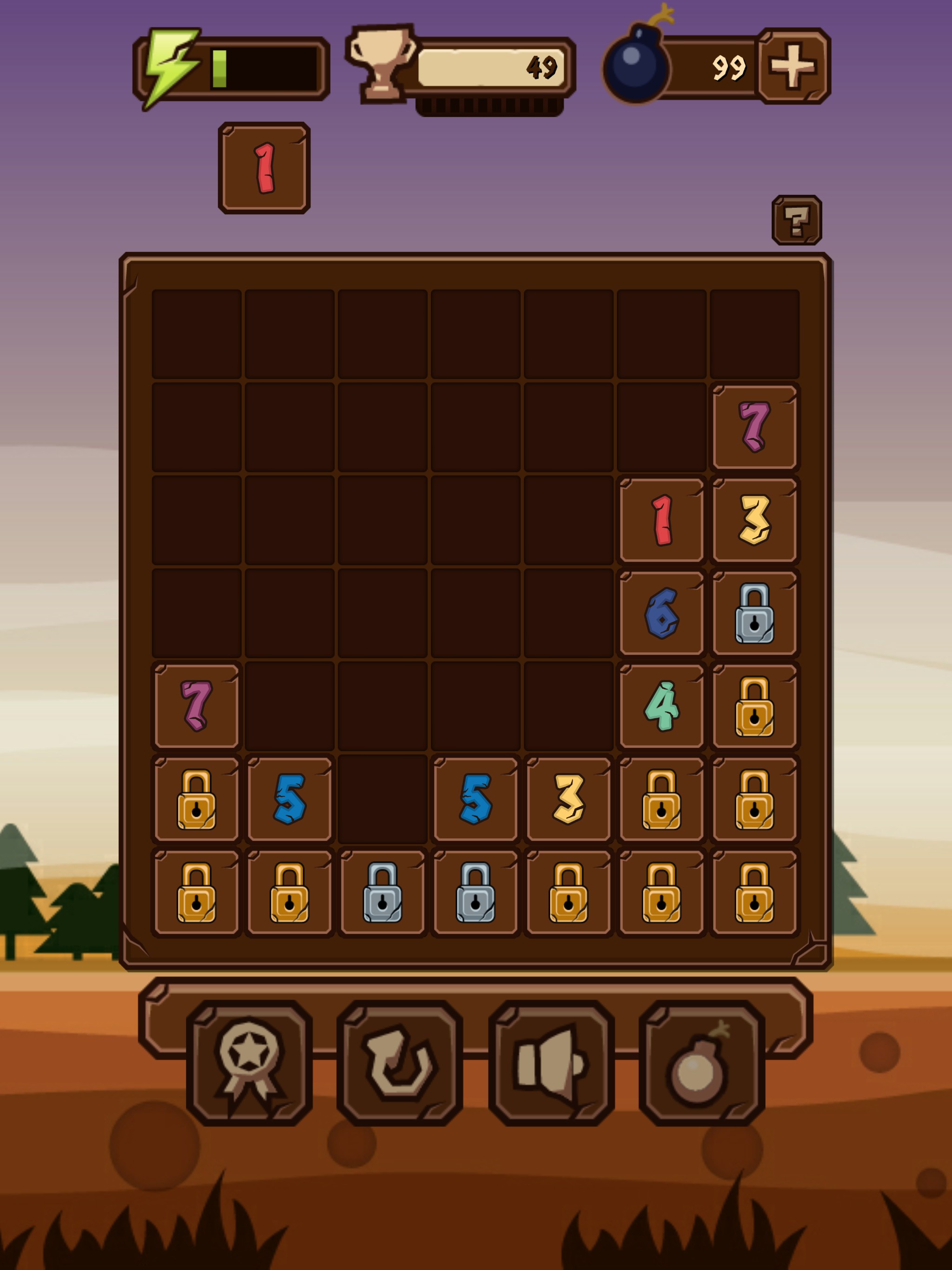Open the achievements ribbon button
This screenshot has width=952, height=1270.
(249, 1062)
